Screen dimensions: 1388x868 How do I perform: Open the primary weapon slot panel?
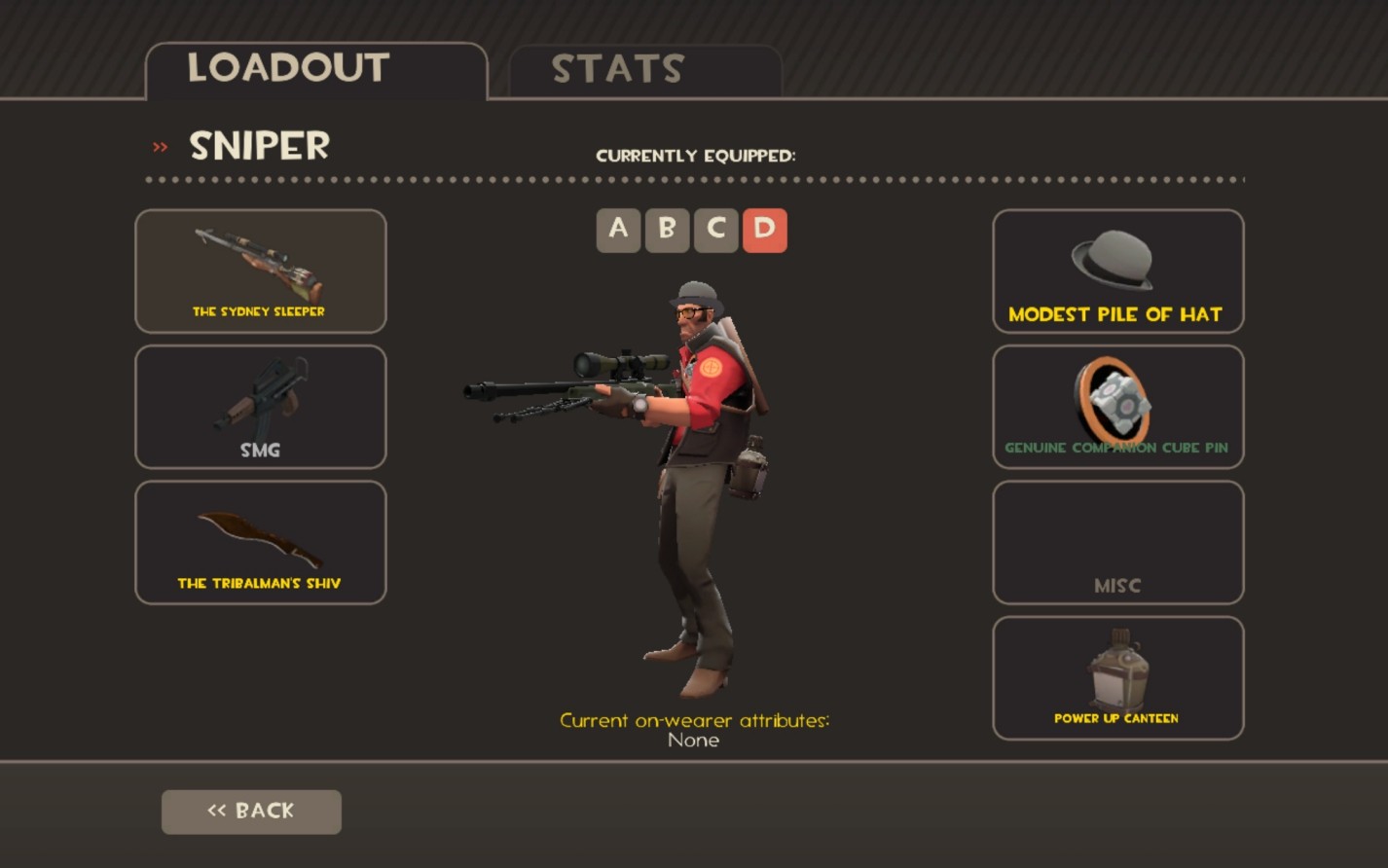coord(259,272)
